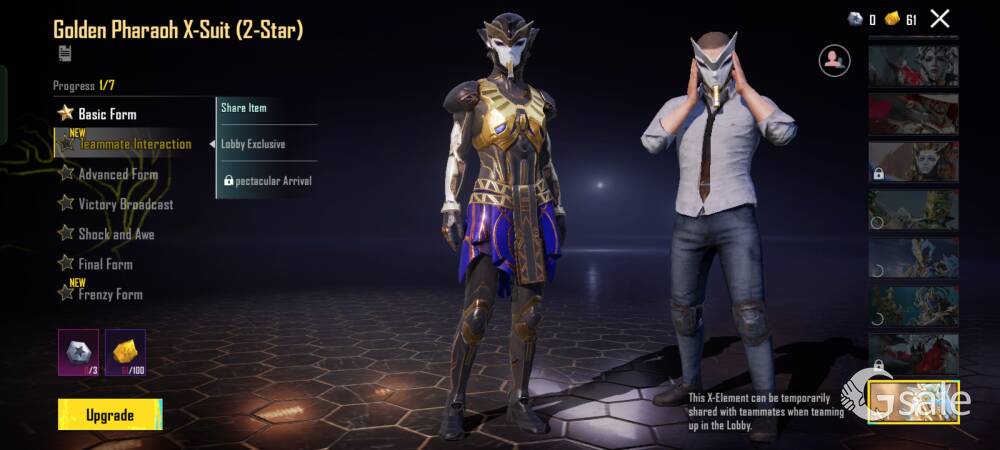
Task: Select the Lobby Exclusive option
Action: click(253, 144)
